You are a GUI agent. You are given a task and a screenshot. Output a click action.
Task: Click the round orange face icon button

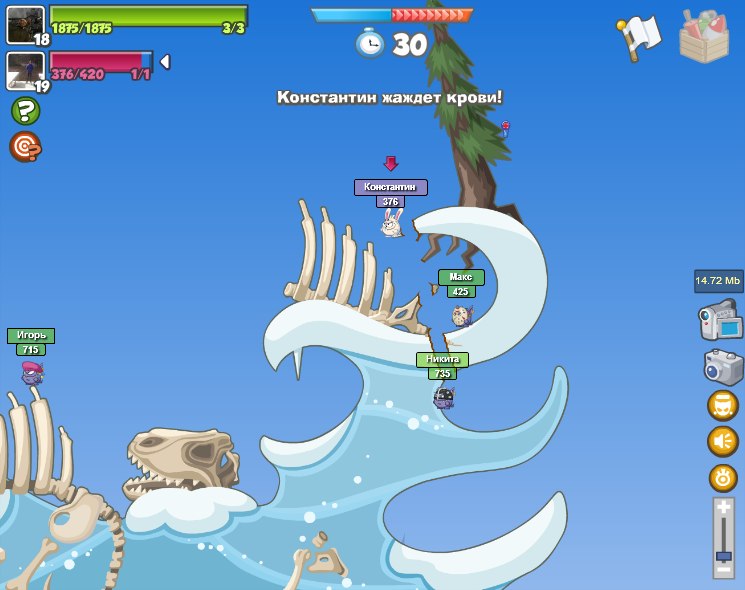coord(722,405)
